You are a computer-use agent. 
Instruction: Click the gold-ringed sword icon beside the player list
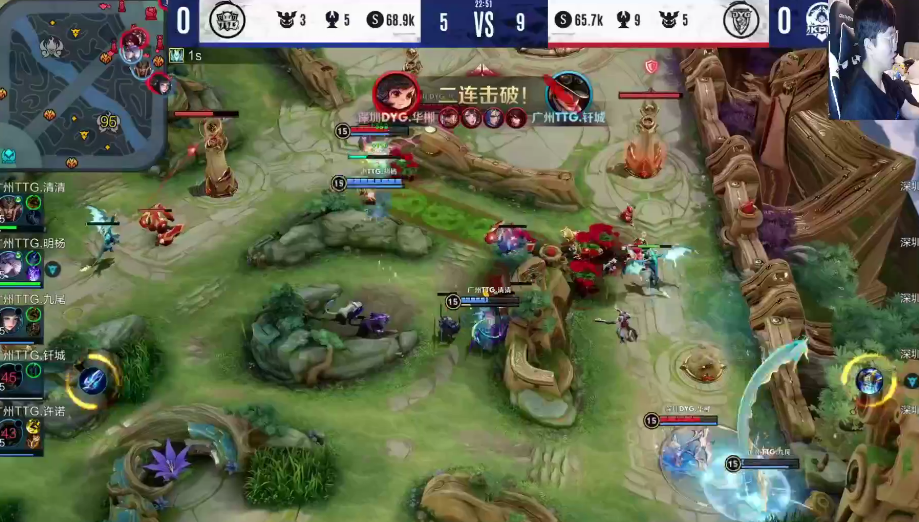(93, 379)
